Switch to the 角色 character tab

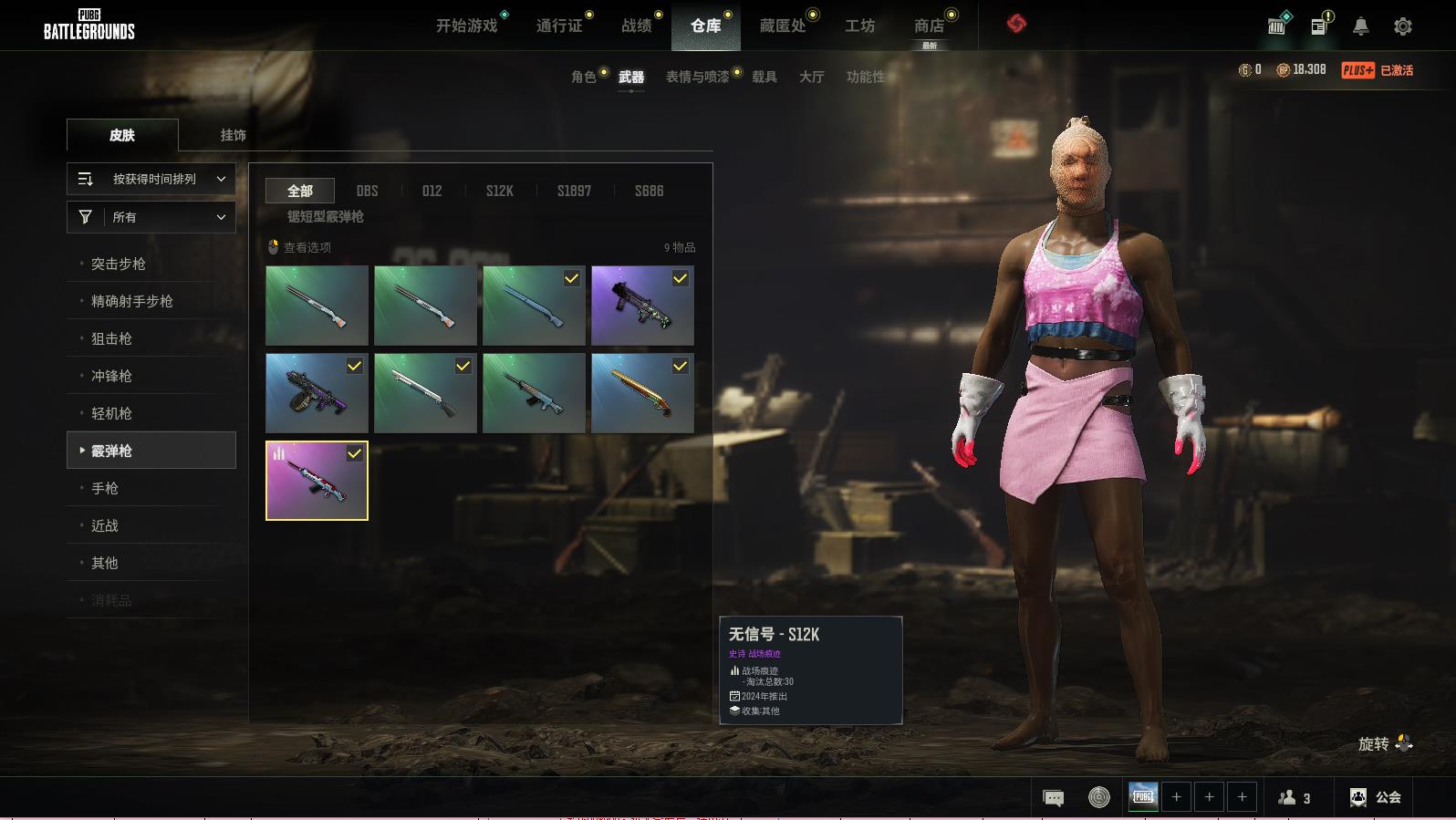pos(584,77)
